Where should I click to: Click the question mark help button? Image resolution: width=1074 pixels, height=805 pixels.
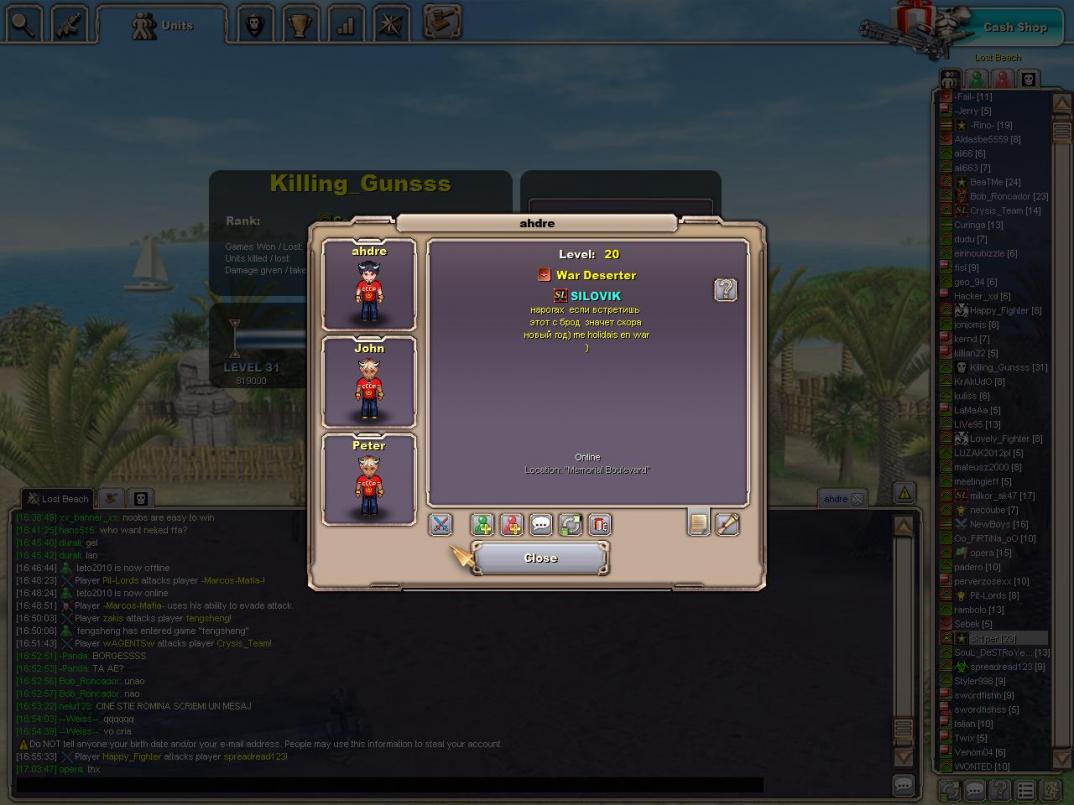point(725,290)
